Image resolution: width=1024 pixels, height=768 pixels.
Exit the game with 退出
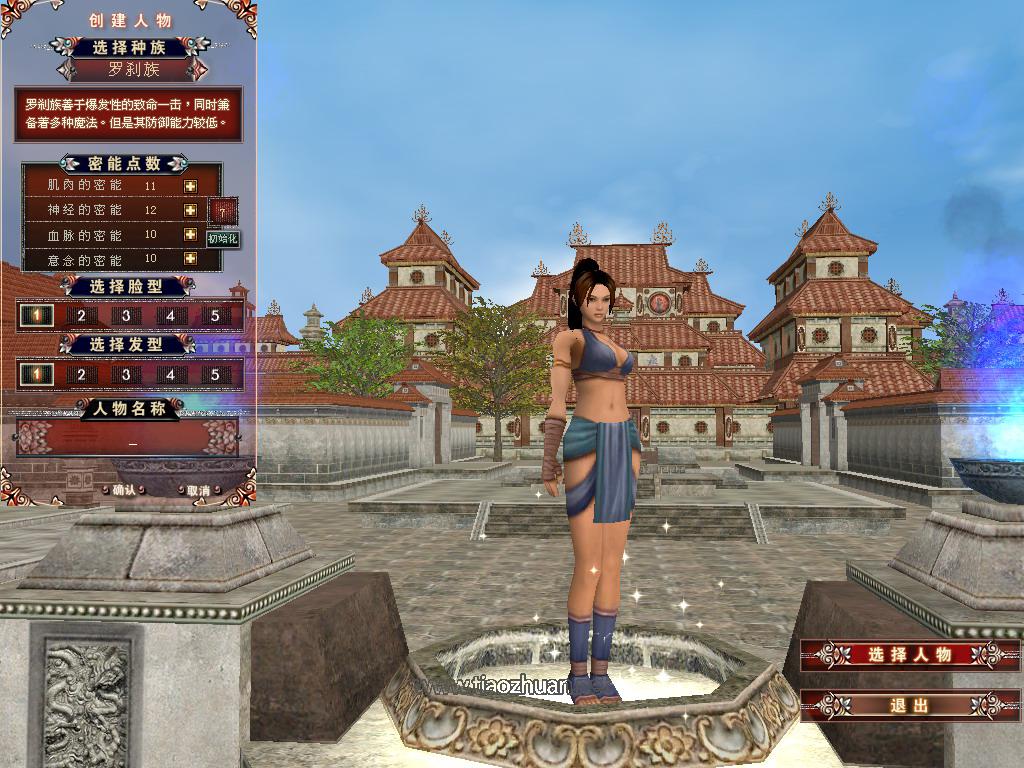click(908, 705)
